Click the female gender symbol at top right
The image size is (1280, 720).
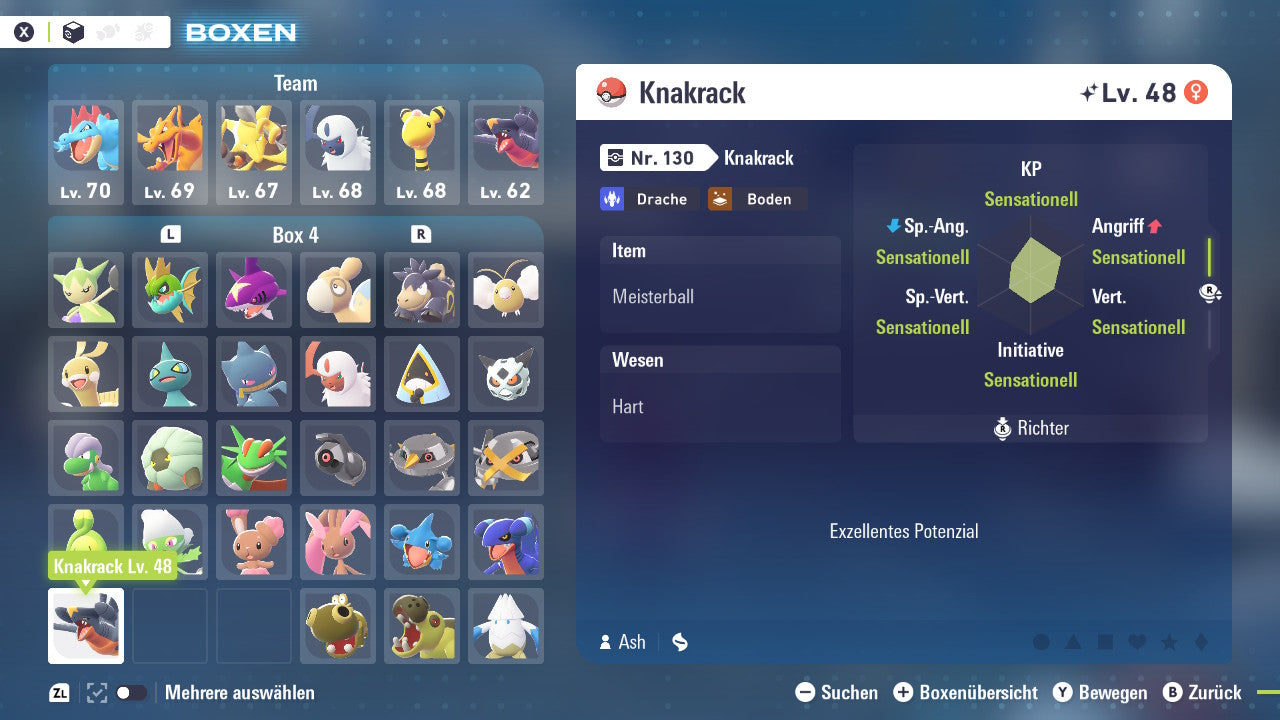(1198, 91)
